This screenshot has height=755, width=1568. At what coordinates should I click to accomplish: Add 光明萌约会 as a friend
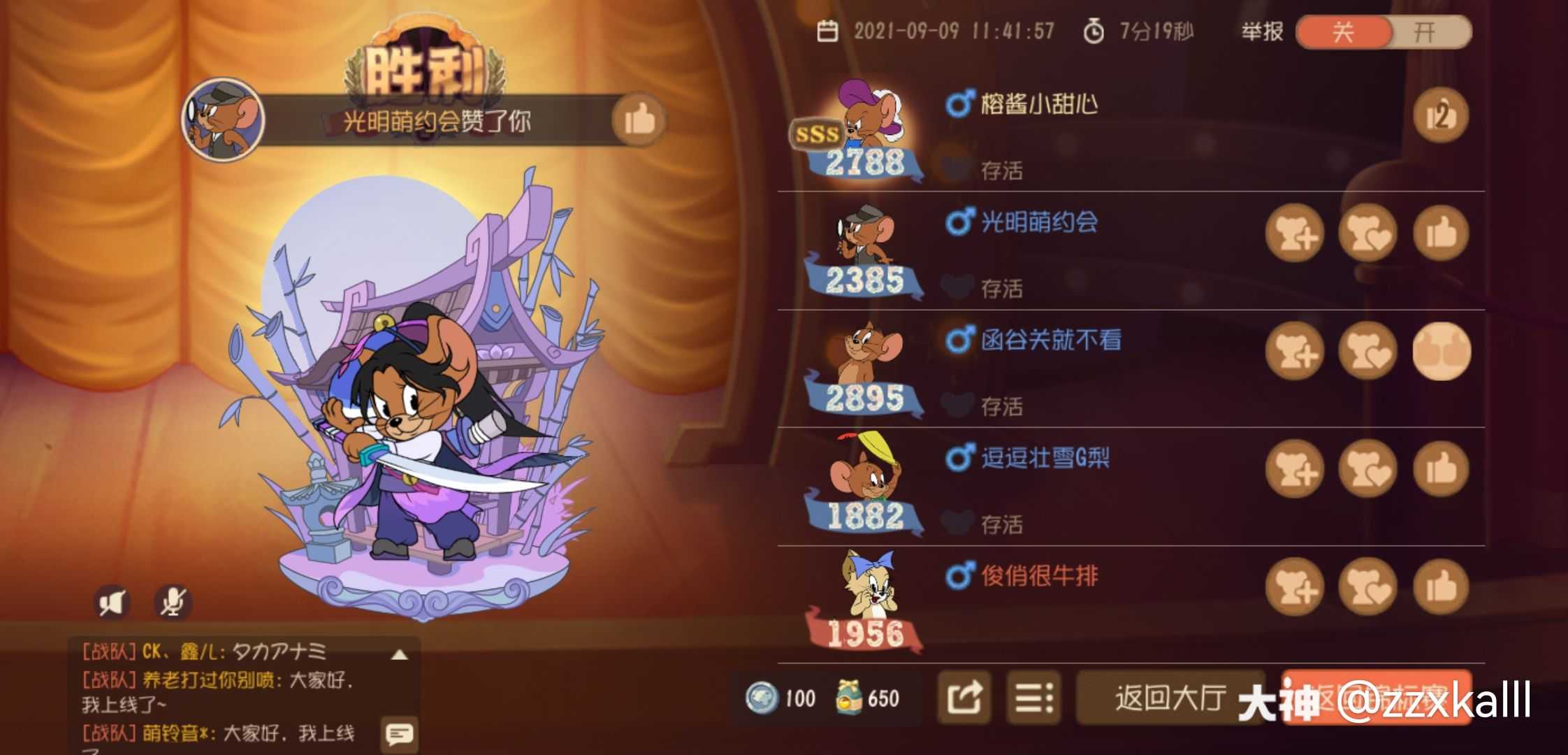coord(1294,234)
